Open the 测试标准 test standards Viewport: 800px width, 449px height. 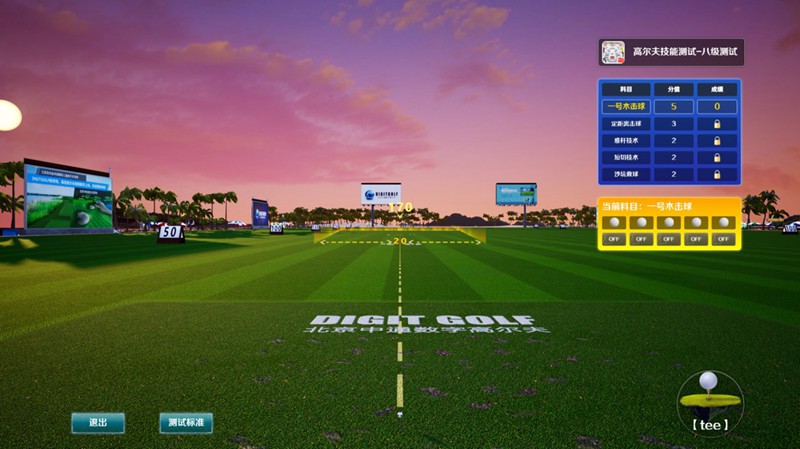[186, 423]
